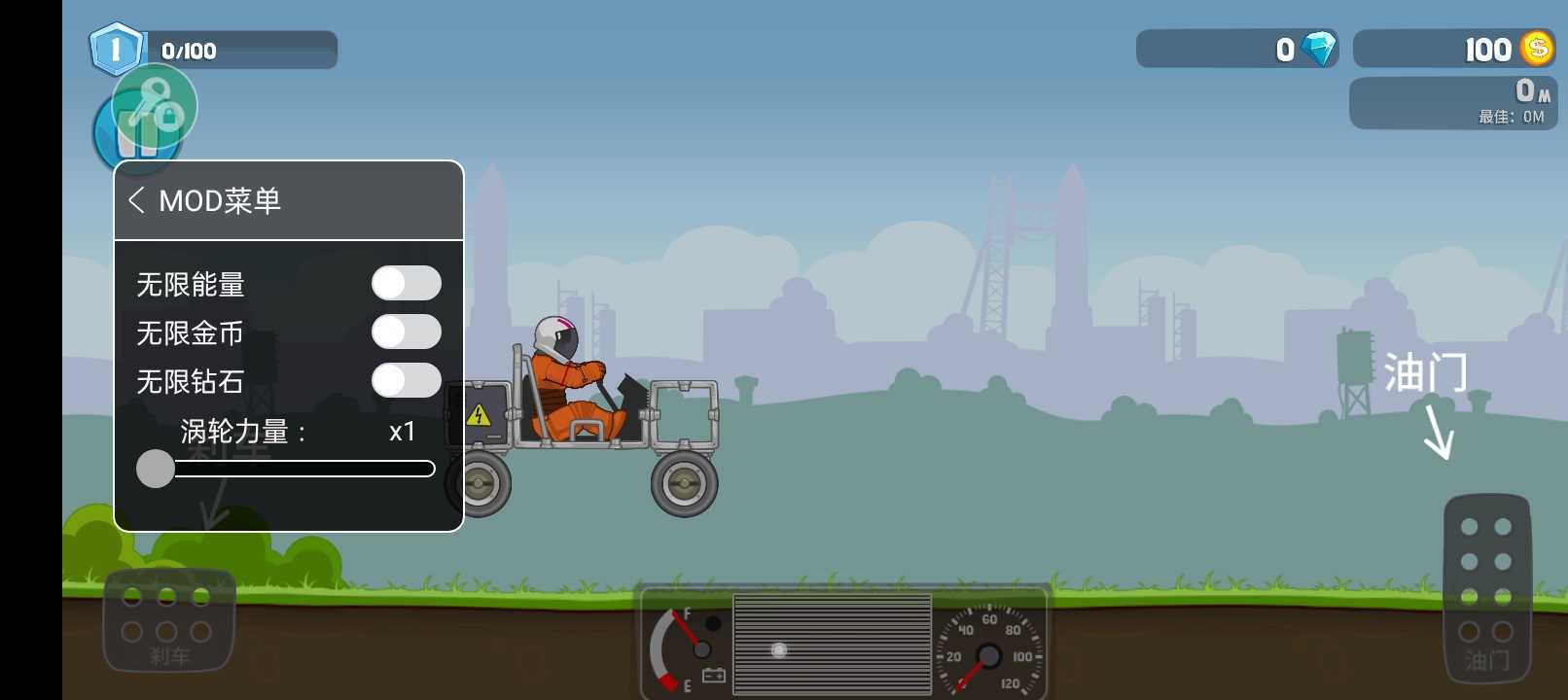1568x700 pixels.
Task: Enable the 无限能量 infinite energy toggle
Action: click(x=407, y=282)
